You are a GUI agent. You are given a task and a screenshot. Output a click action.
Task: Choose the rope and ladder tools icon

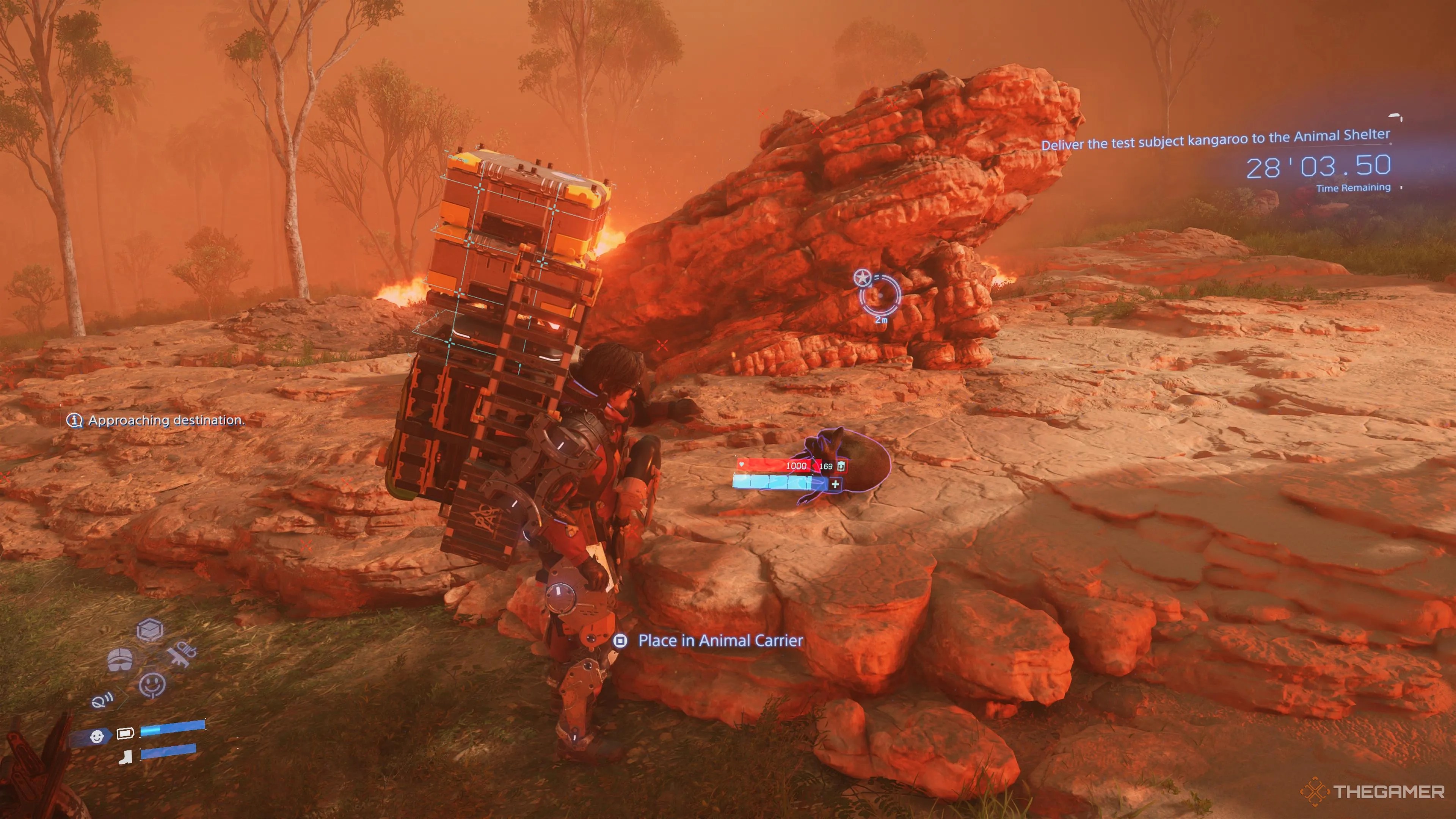click(182, 653)
